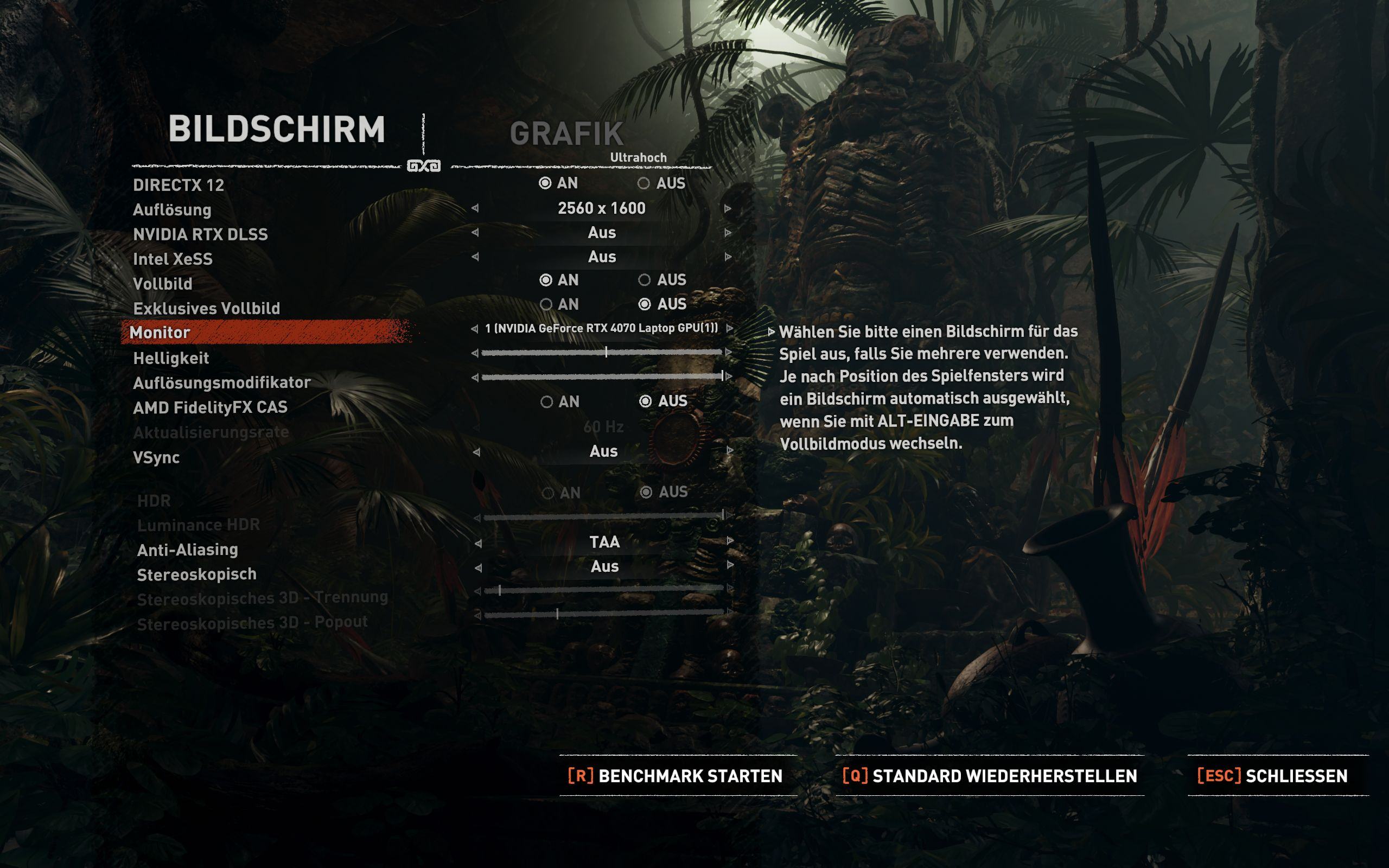Switch Anti-Aliasing mode with left arrow
Viewport: 1389px width, 868px height.
point(478,543)
